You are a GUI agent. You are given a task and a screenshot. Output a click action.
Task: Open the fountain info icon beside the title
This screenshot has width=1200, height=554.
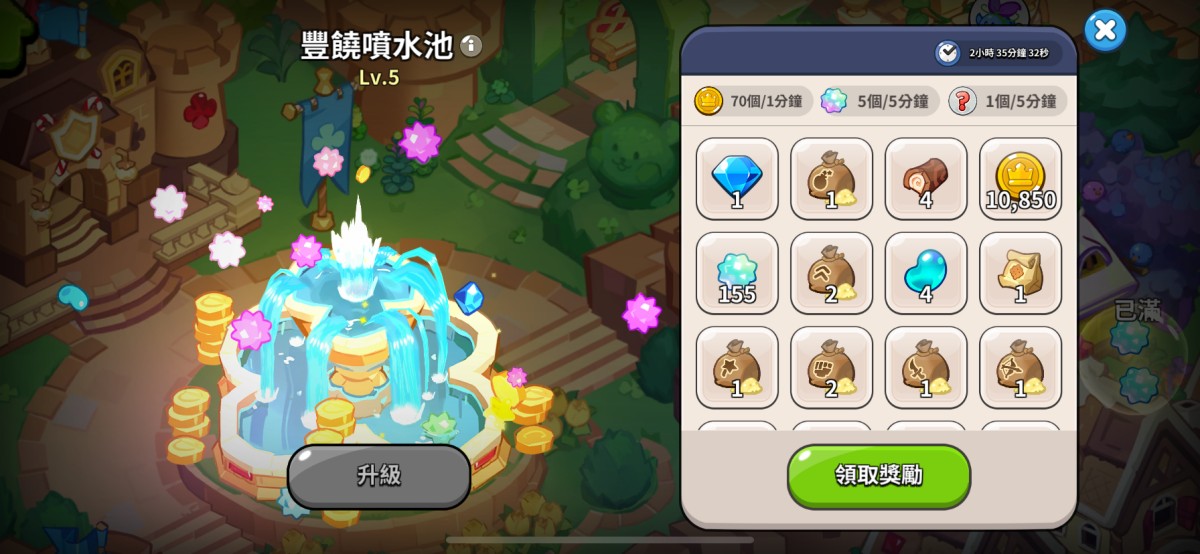pos(471,45)
